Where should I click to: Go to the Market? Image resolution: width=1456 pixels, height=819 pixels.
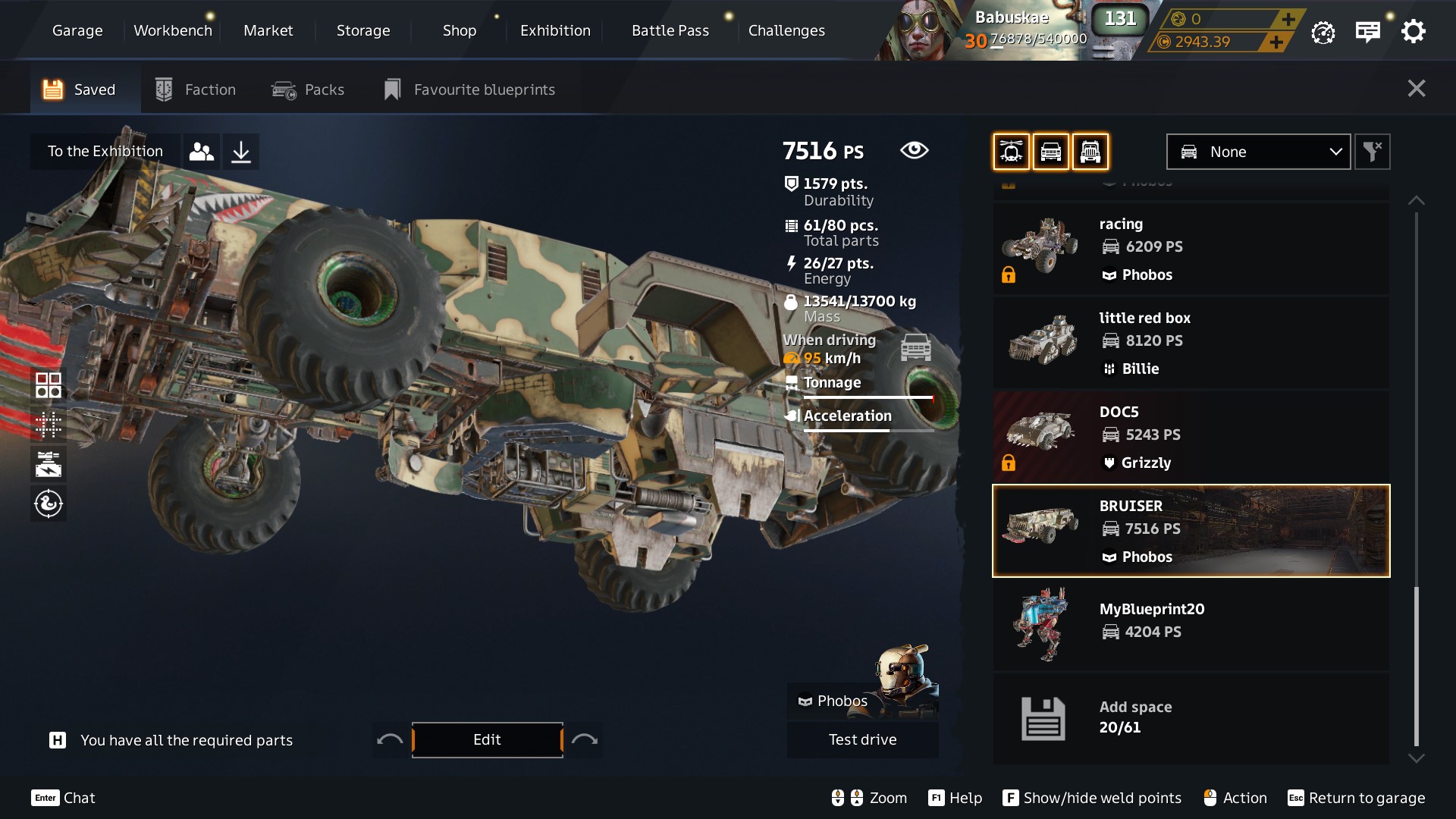[268, 30]
